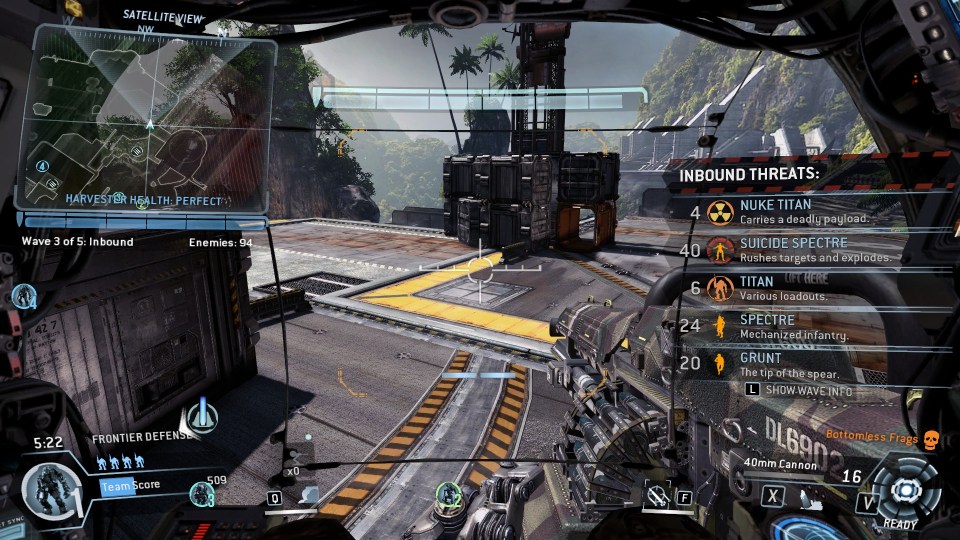The image size is (960, 540).
Task: Click the Bottomless Frags skull icon
Action: pyautogui.click(x=930, y=437)
